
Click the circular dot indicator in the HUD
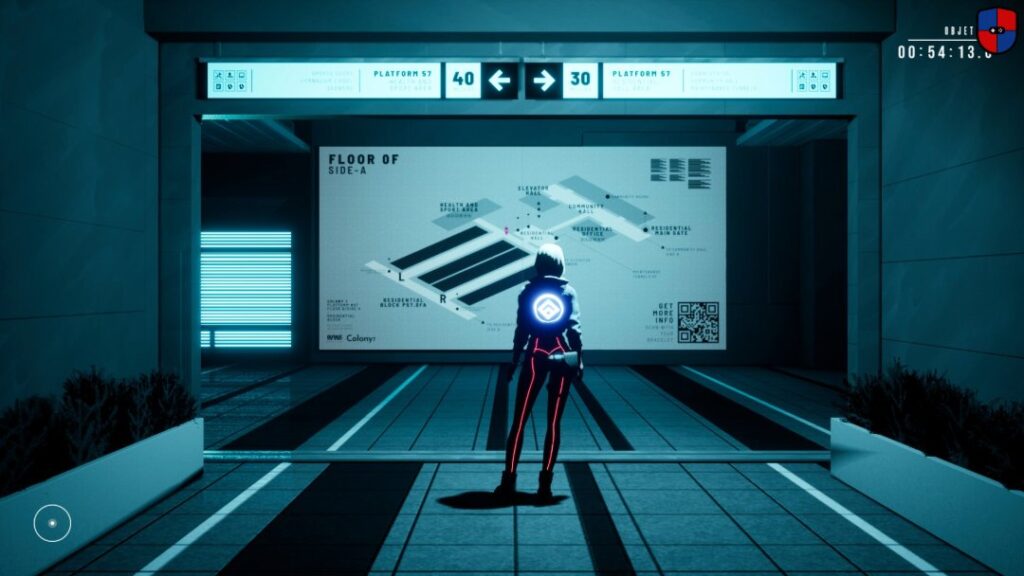tap(52, 522)
